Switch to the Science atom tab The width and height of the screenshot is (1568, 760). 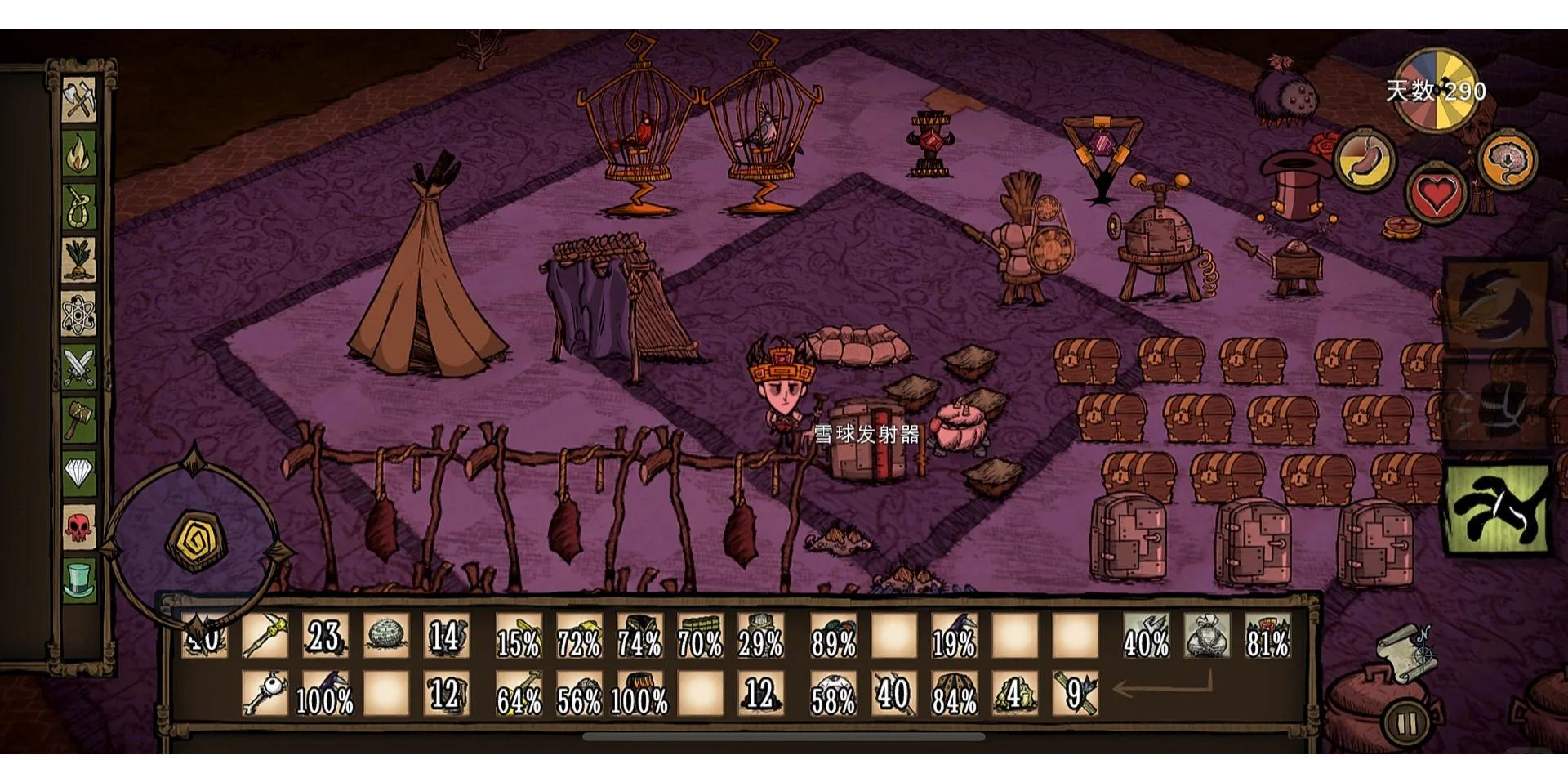79,314
